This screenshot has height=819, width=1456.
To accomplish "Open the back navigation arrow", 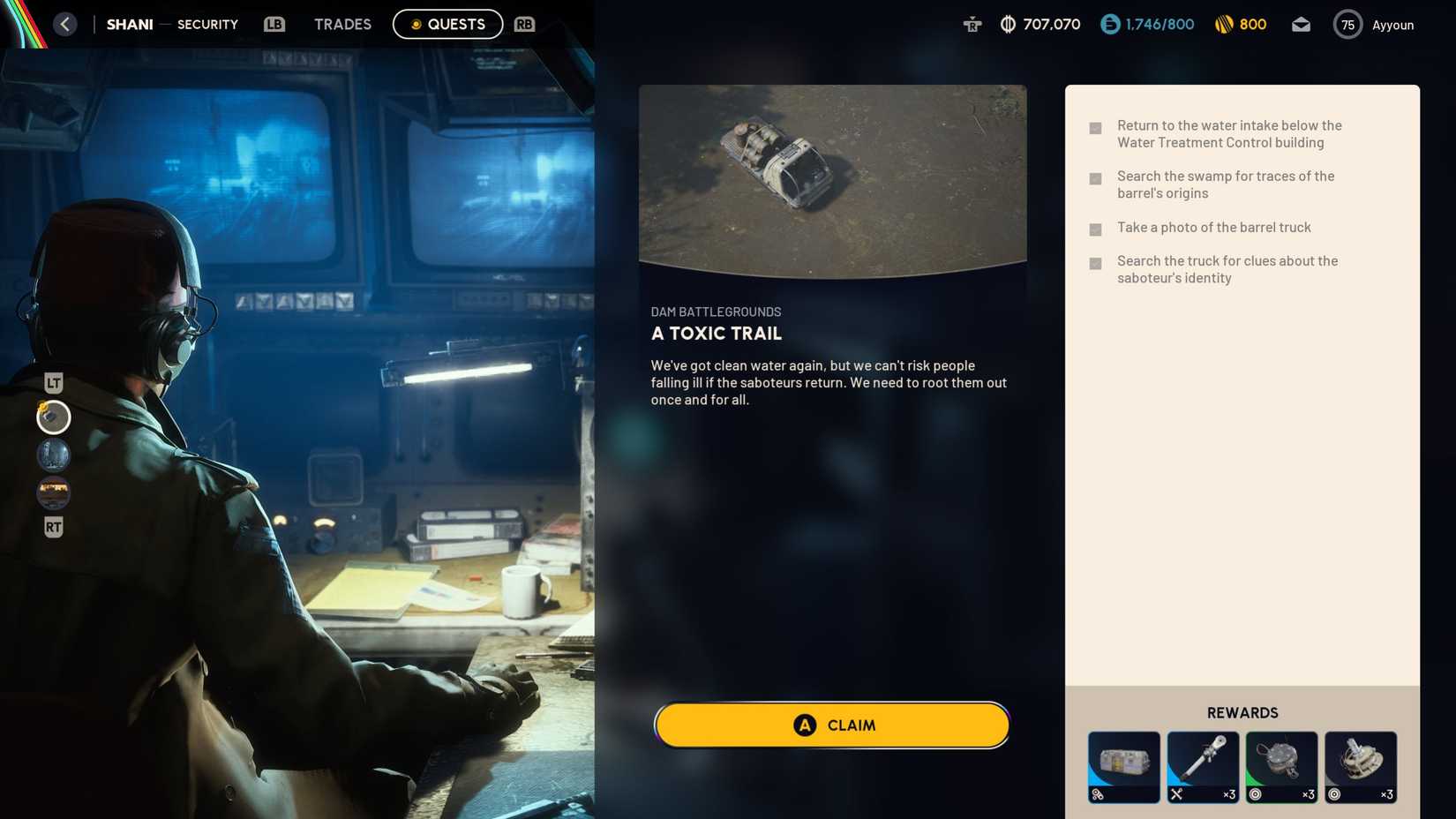I will 64,24.
